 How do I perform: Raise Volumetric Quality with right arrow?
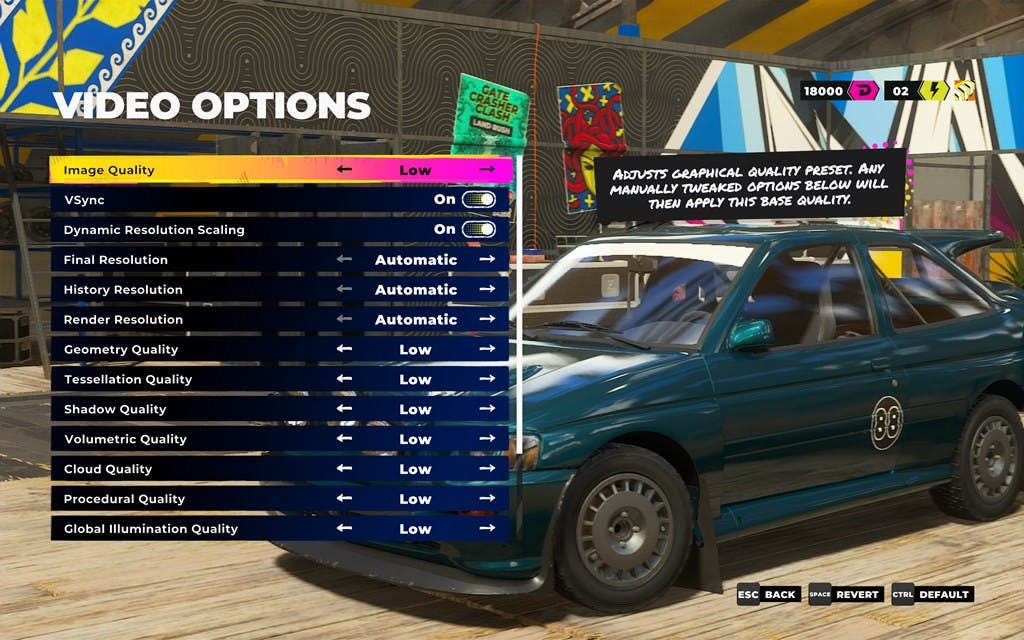tap(487, 439)
